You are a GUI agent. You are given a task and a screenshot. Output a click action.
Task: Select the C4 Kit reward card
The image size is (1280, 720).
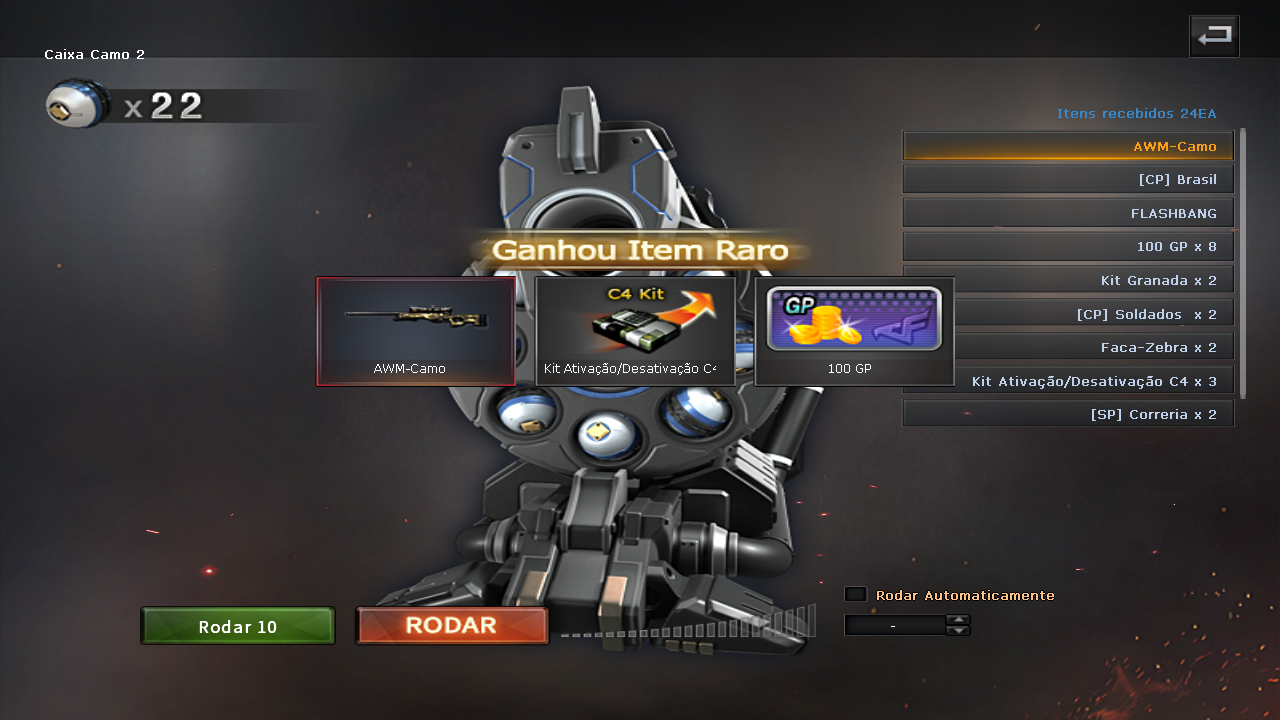tap(635, 331)
